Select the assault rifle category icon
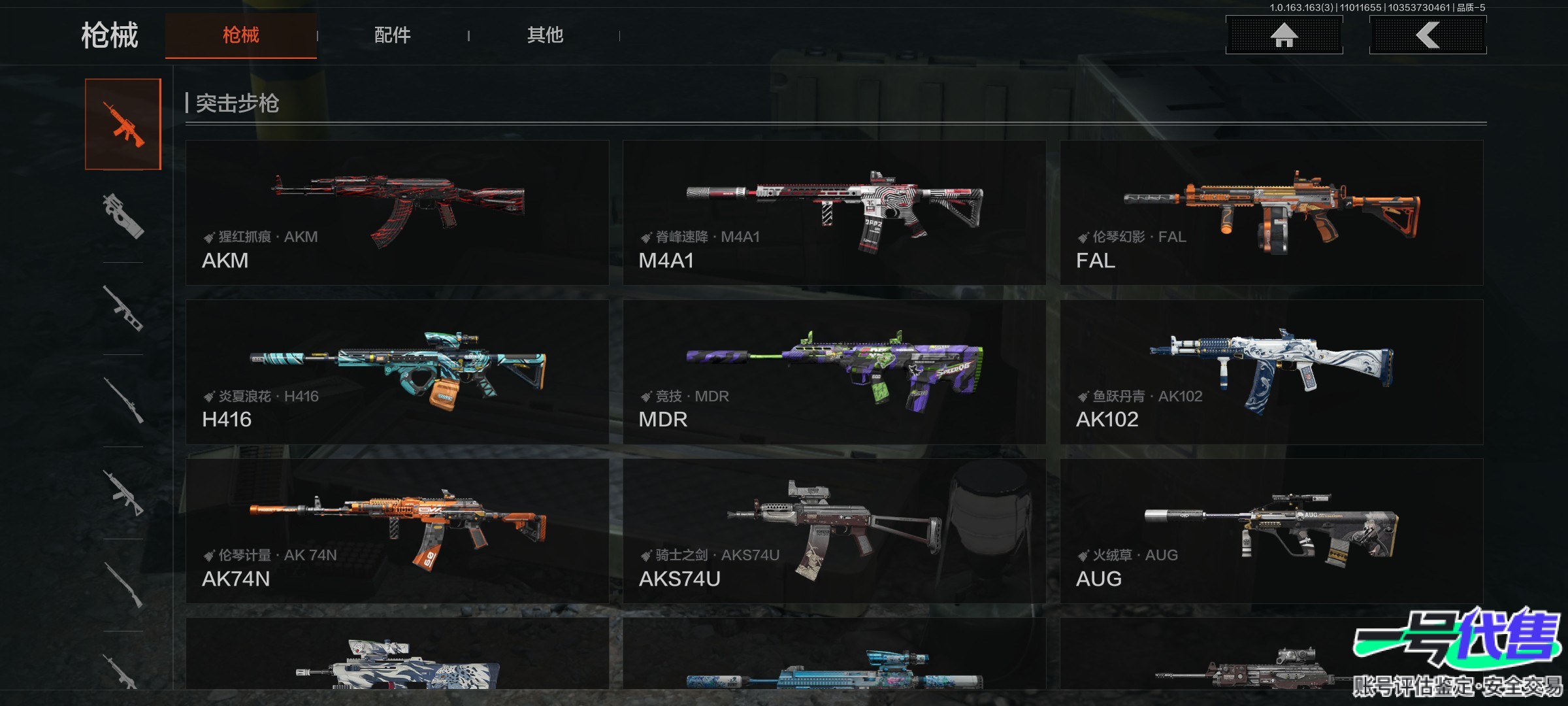Image resolution: width=1568 pixels, height=706 pixels. click(x=123, y=124)
